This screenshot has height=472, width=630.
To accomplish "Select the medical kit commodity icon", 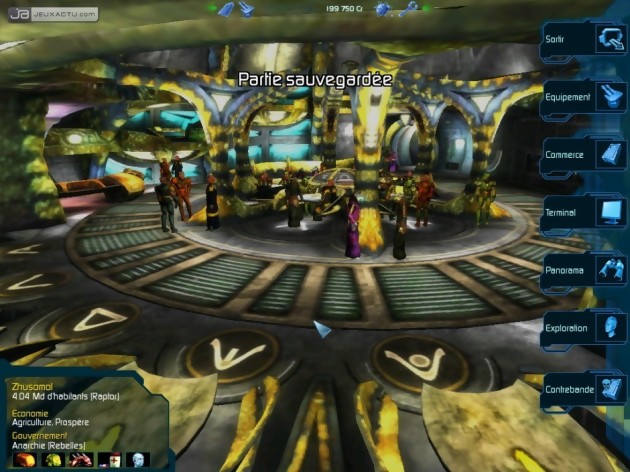I will [x=113, y=460].
